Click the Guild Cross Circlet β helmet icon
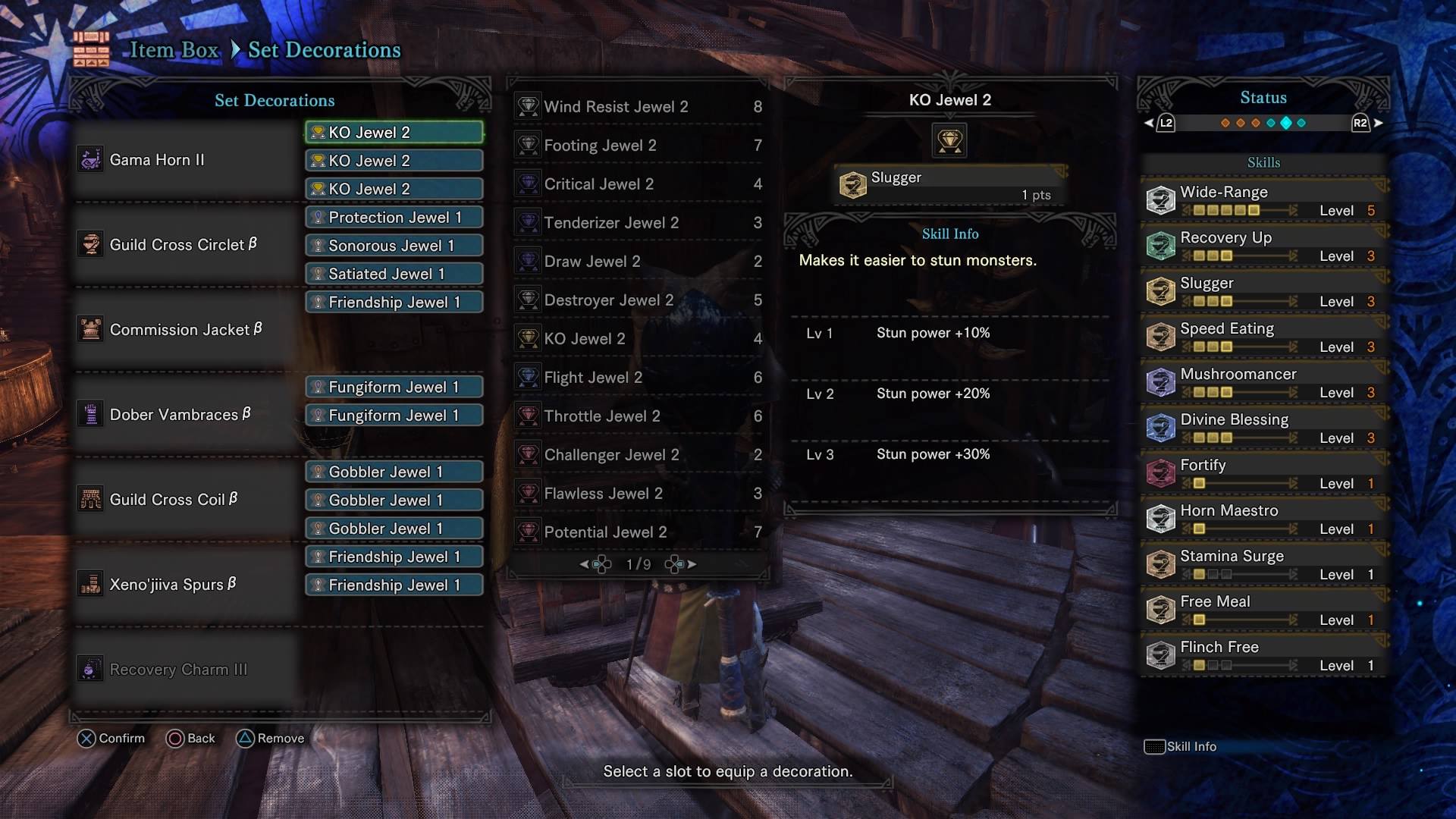 click(x=89, y=244)
